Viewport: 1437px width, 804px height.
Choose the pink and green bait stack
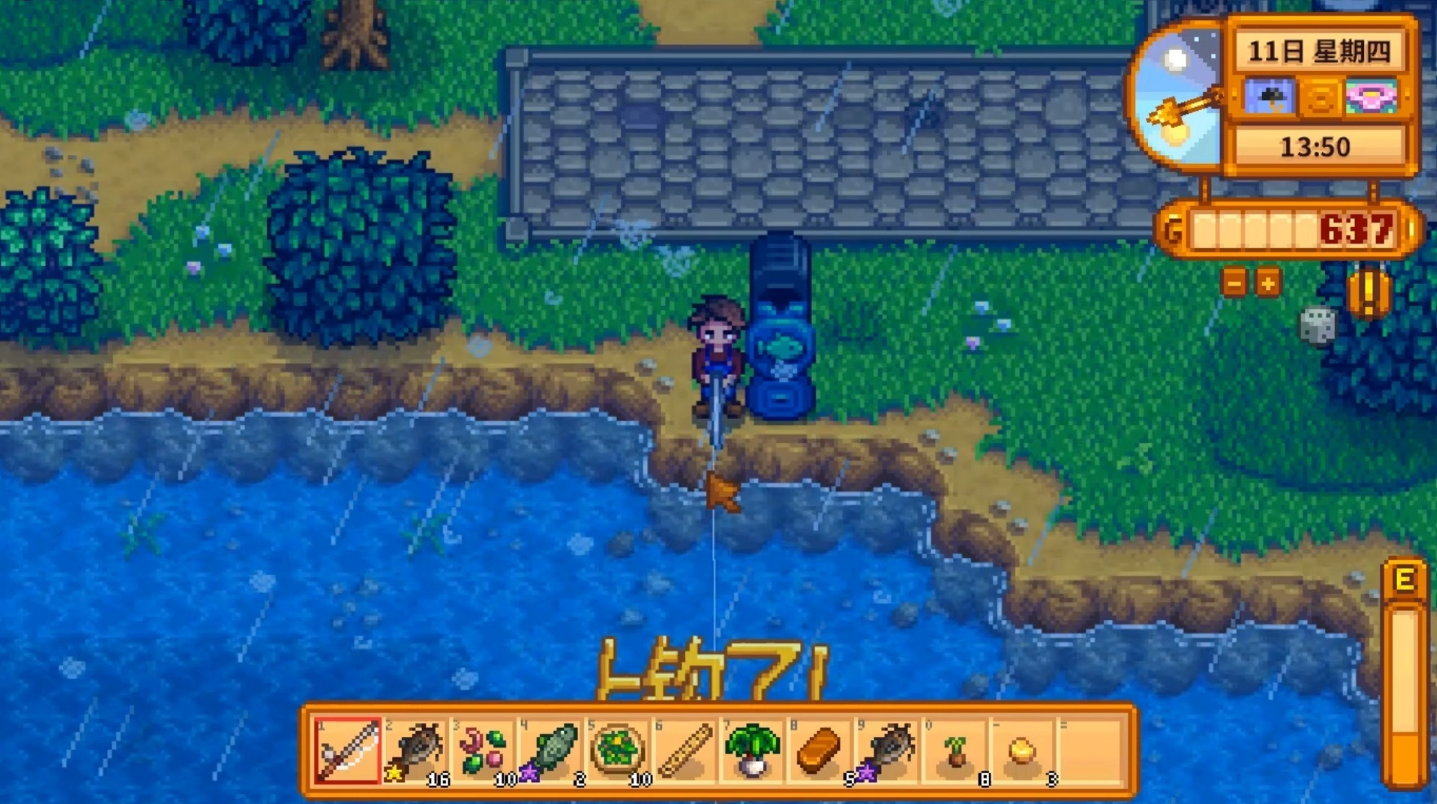[x=483, y=750]
